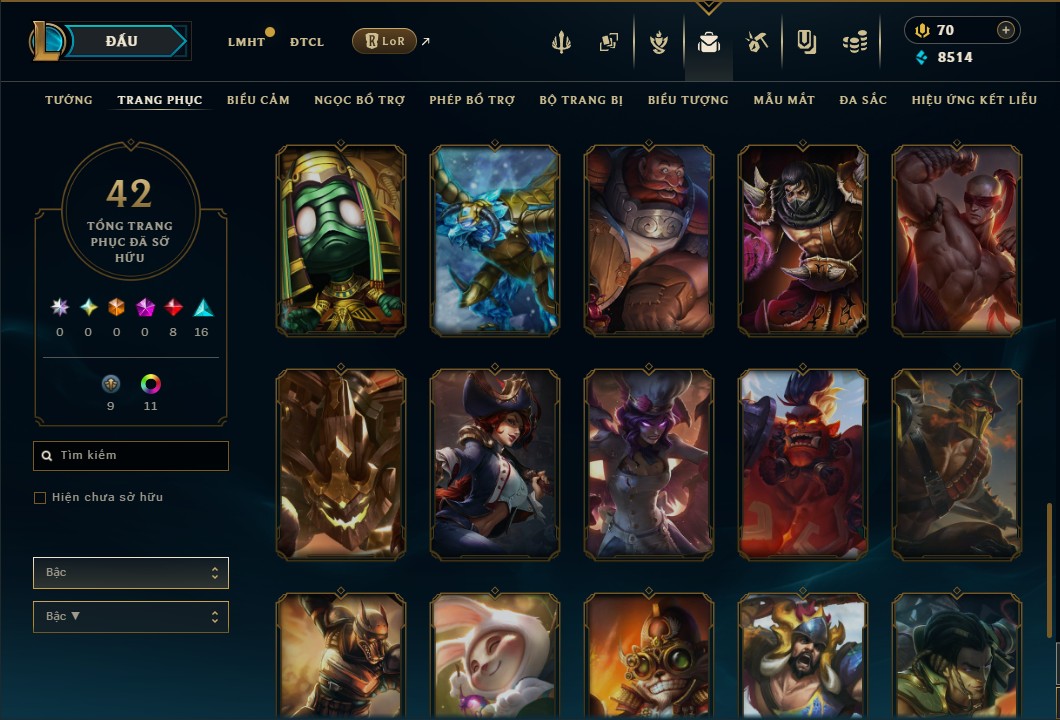This screenshot has height=720, width=1060.
Task: Switch to the ĐTCL tab
Action: coord(307,42)
